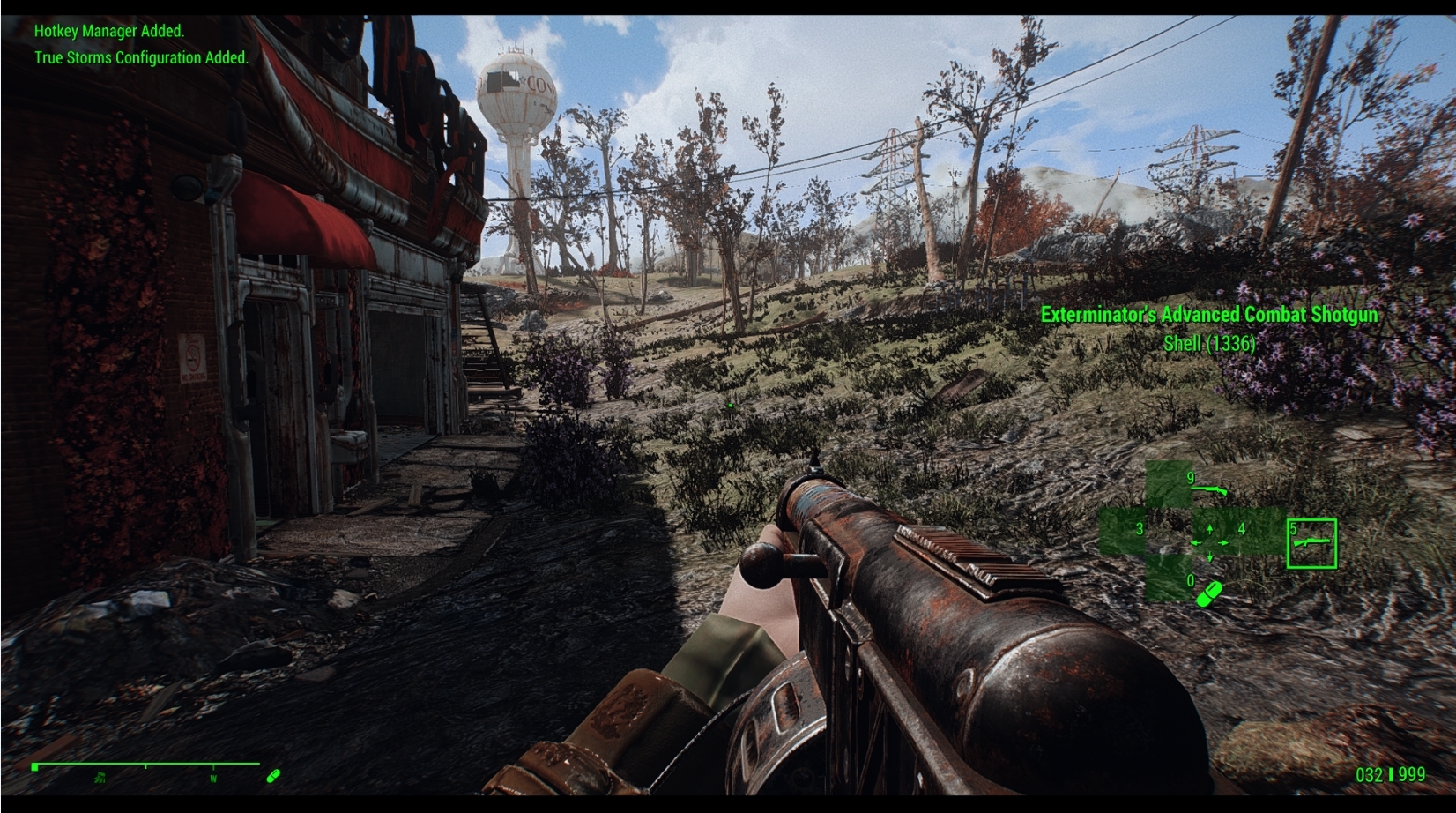
Task: Use the pill item in hotkey slot 0
Action: click(1207, 593)
